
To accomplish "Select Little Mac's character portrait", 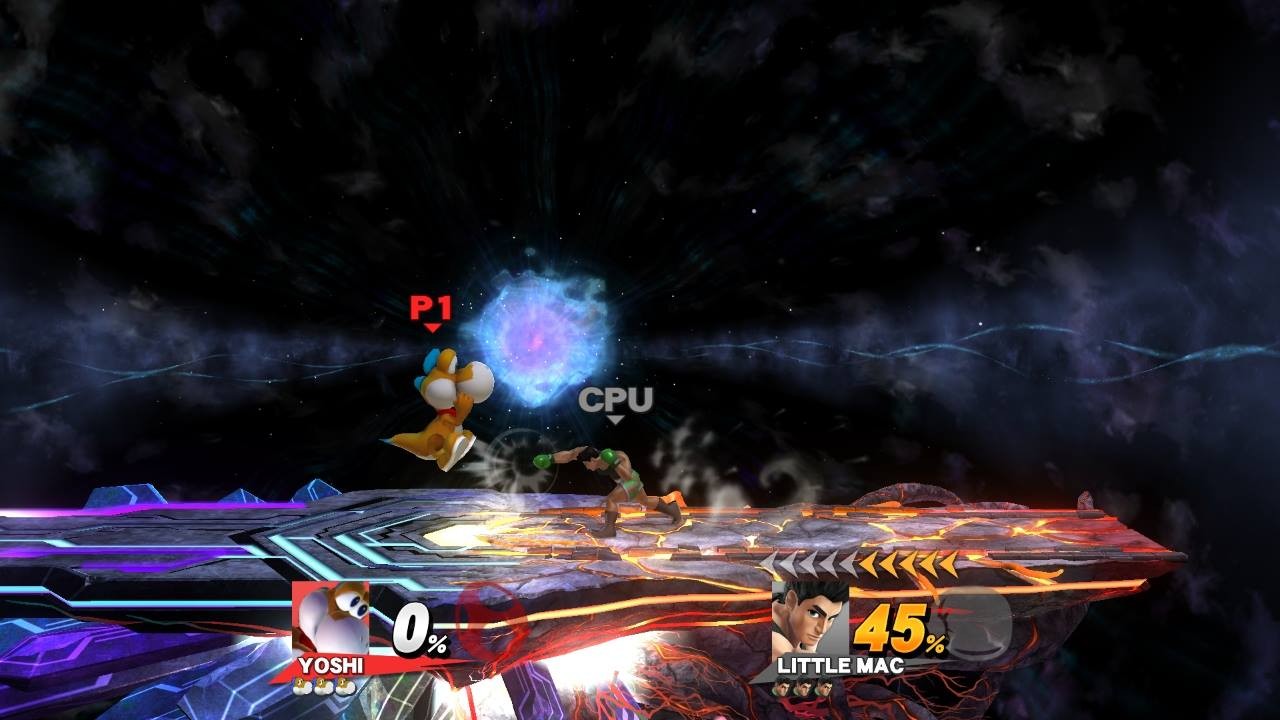I will [810, 615].
